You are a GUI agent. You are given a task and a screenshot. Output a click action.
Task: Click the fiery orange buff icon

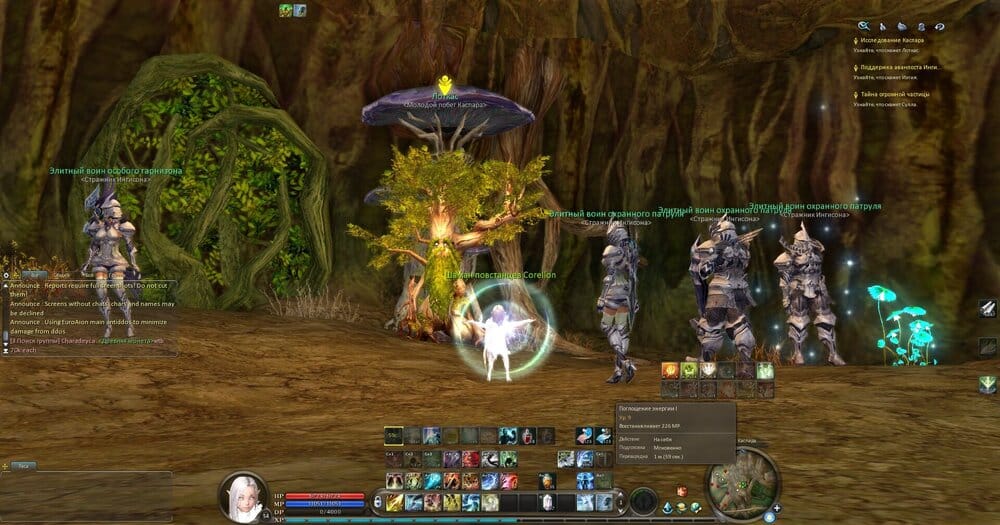coord(670,371)
